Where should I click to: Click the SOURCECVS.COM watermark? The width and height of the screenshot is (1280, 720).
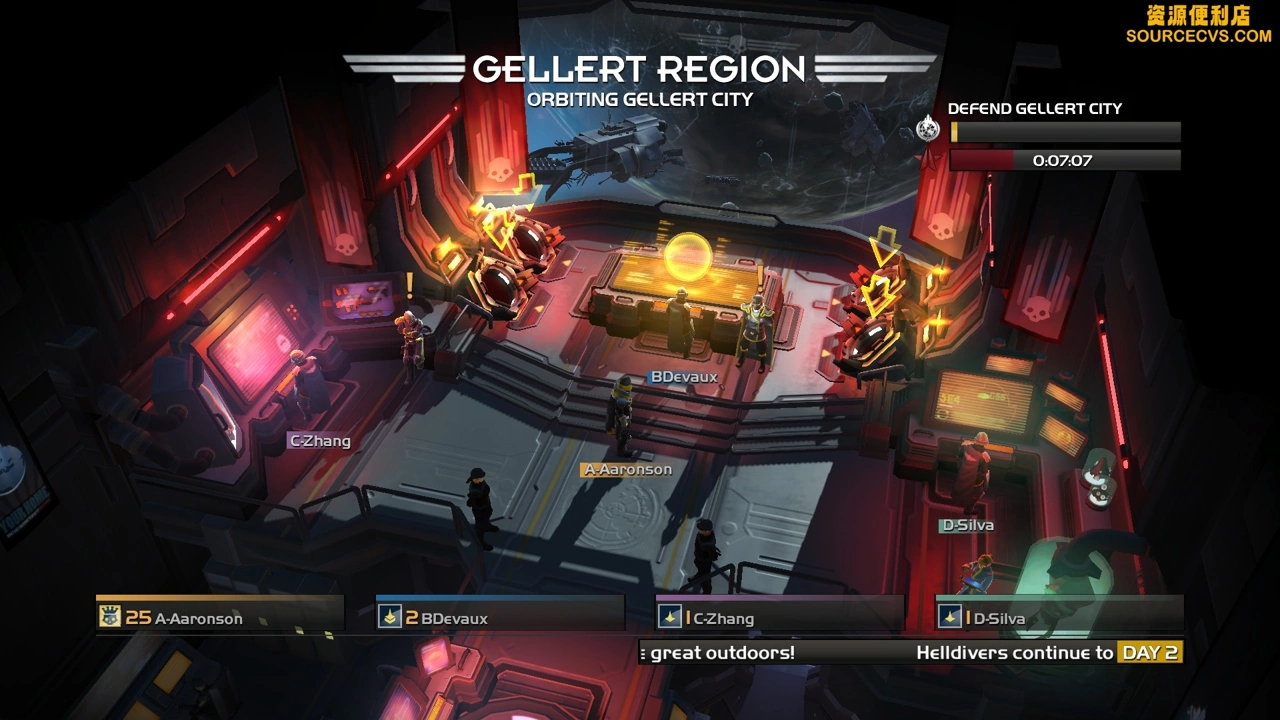click(x=1198, y=35)
